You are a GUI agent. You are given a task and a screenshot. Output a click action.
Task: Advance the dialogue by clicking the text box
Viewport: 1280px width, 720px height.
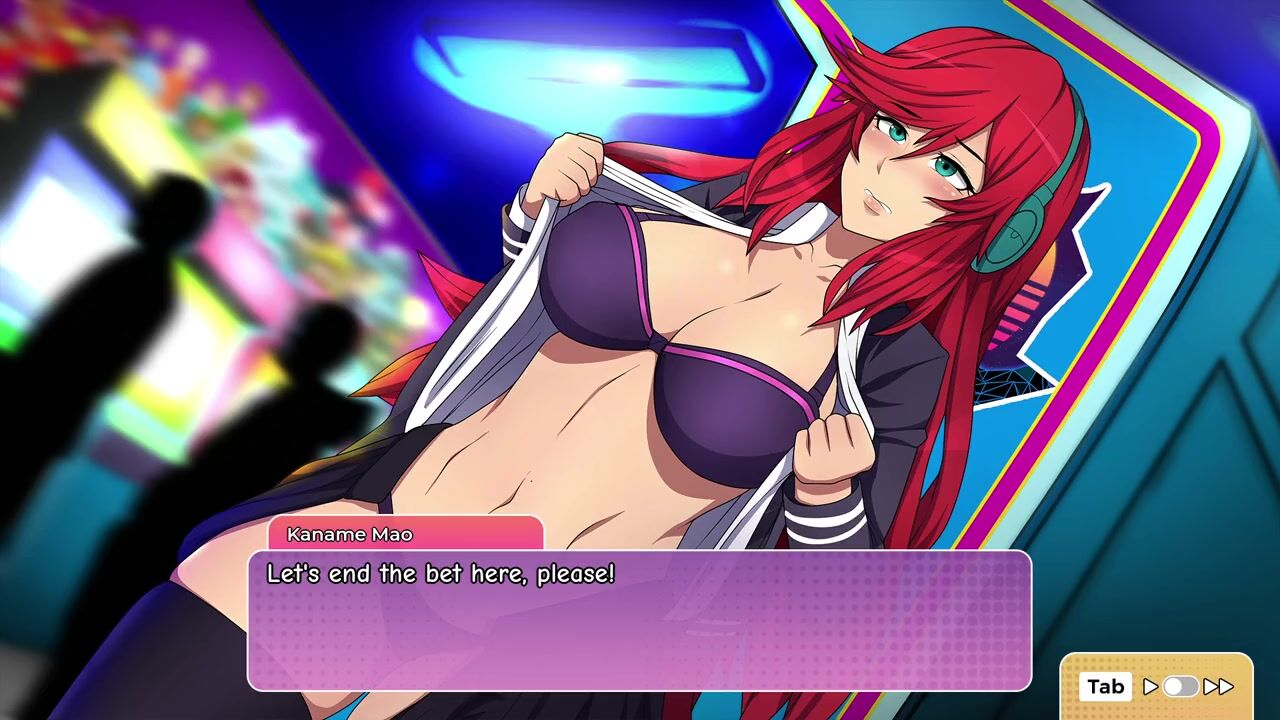[639, 620]
